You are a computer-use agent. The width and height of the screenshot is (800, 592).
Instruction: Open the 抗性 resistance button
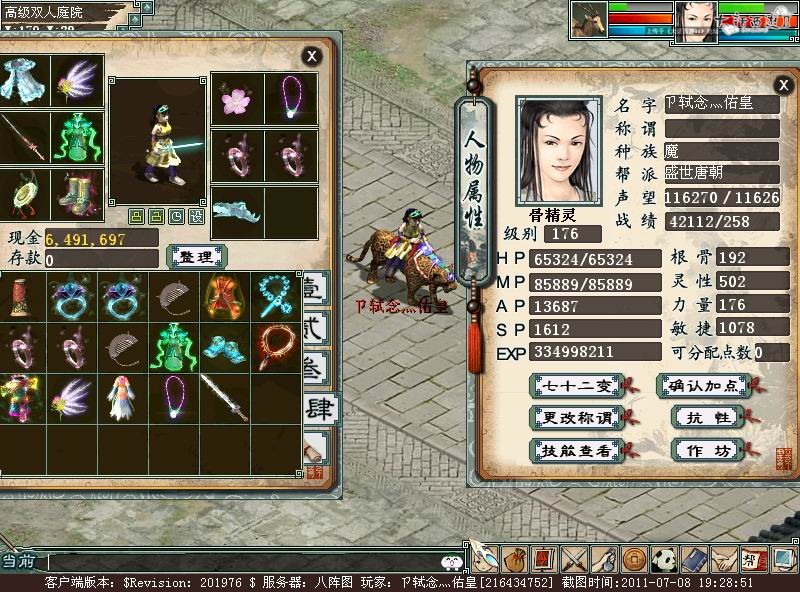[701, 417]
